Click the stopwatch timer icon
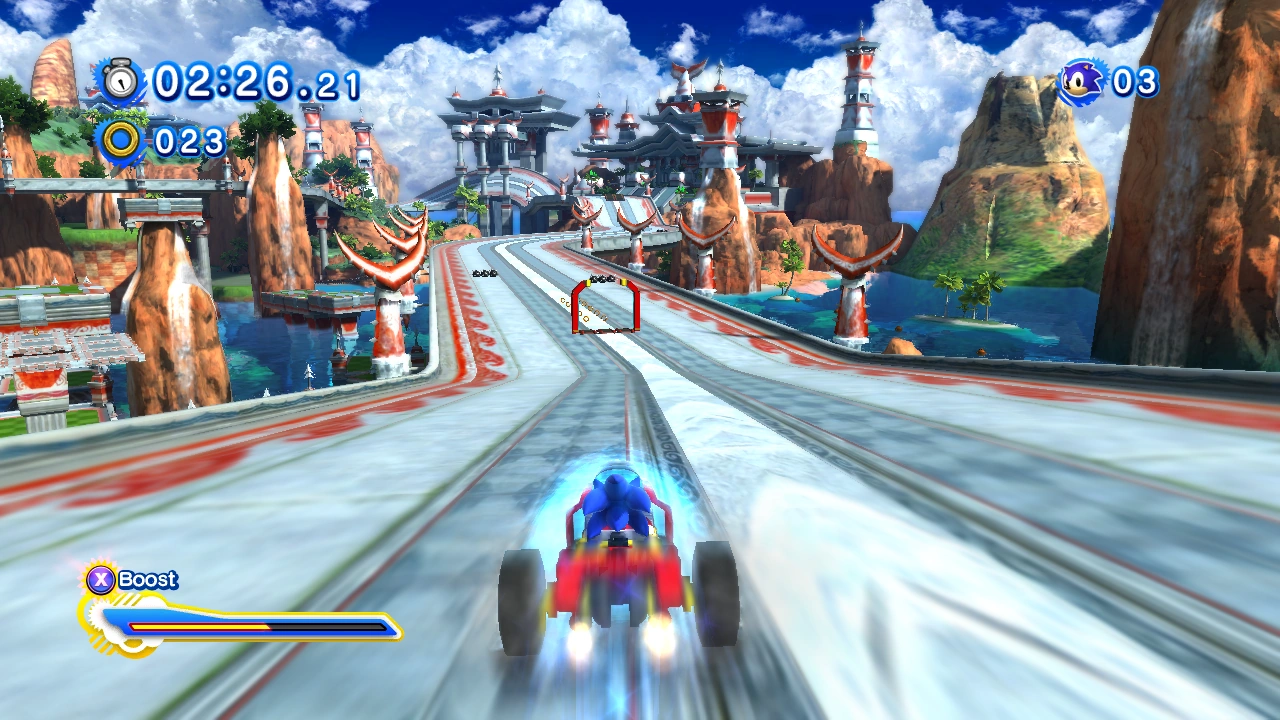The image size is (1280, 720). click(121, 80)
